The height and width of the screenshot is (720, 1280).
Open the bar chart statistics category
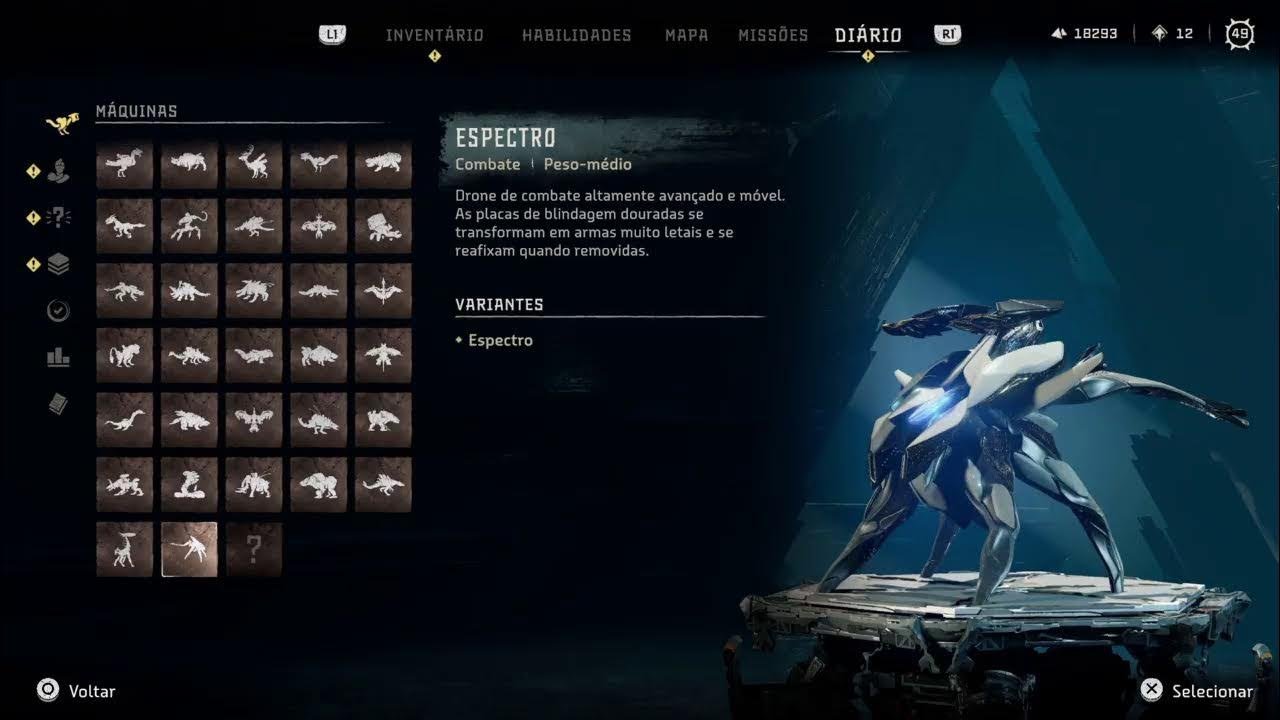coord(59,357)
